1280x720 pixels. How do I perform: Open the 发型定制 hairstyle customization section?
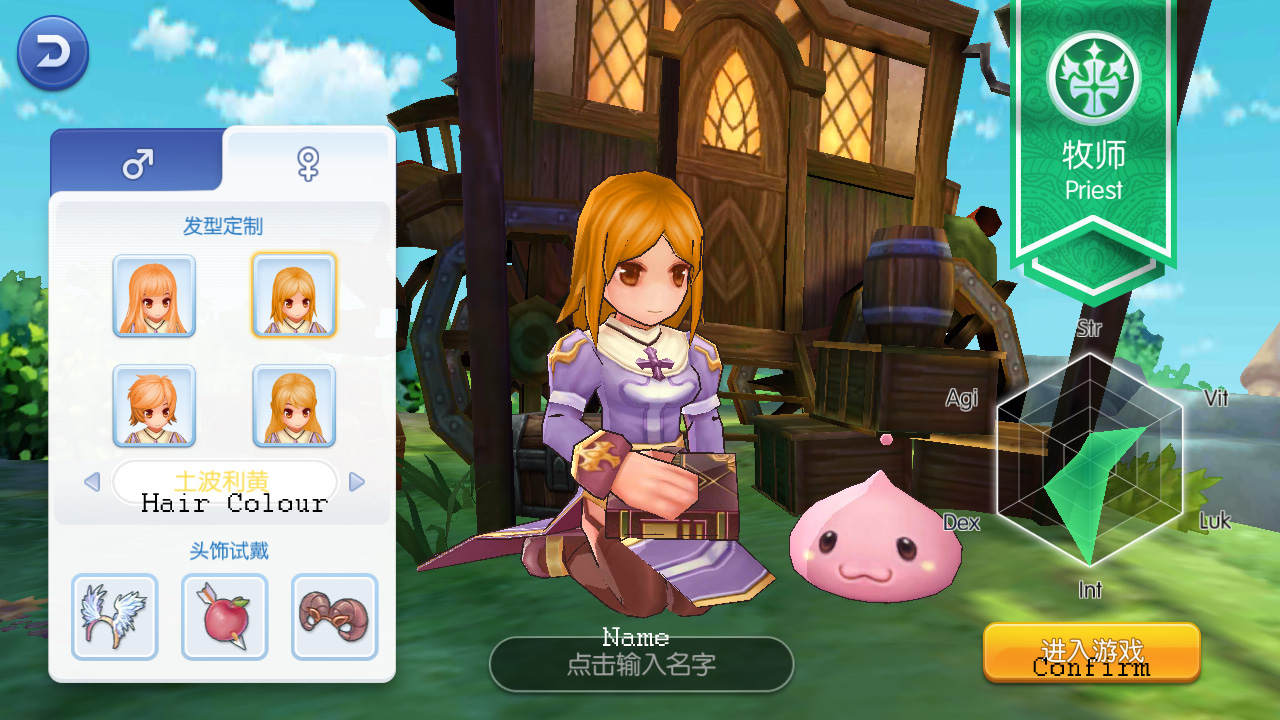(x=225, y=222)
